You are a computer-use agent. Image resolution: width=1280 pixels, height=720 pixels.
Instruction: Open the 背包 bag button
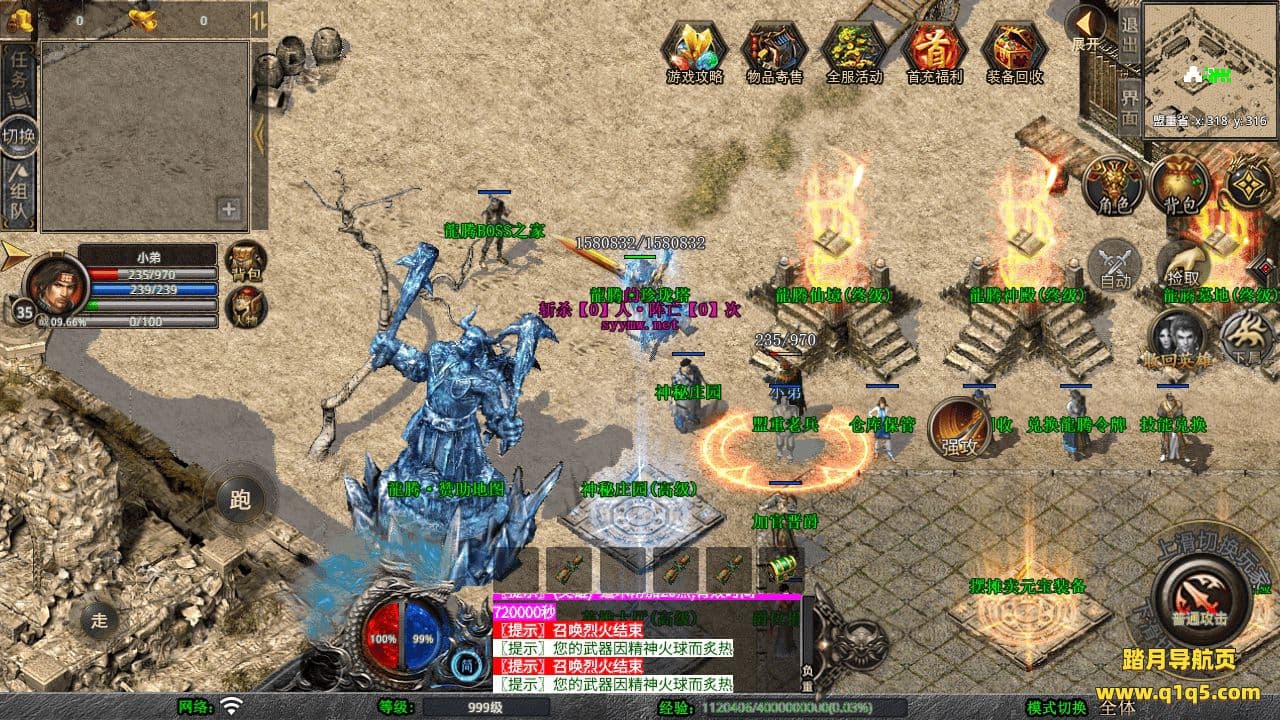point(1180,184)
